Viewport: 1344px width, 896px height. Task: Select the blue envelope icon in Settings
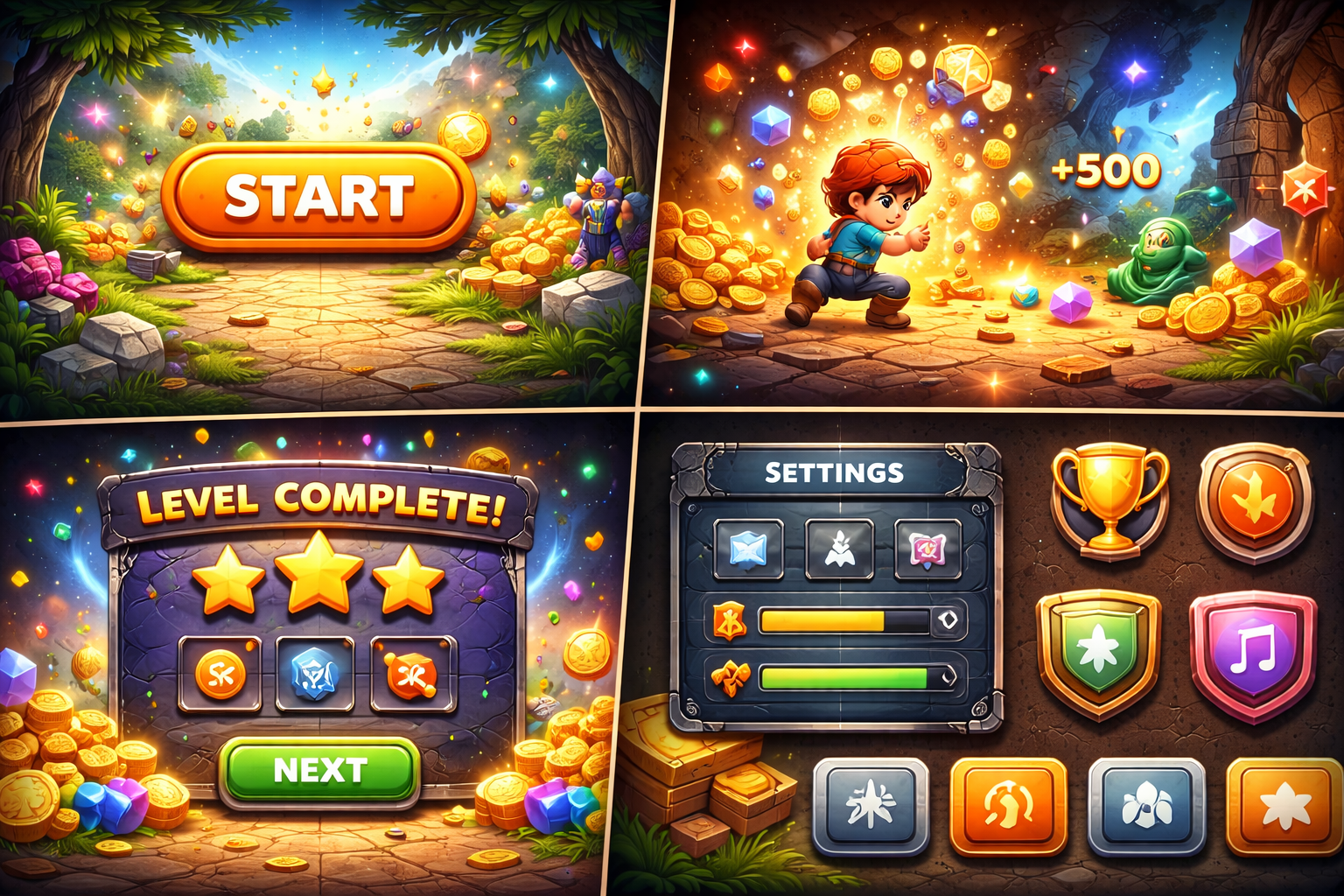748,549
